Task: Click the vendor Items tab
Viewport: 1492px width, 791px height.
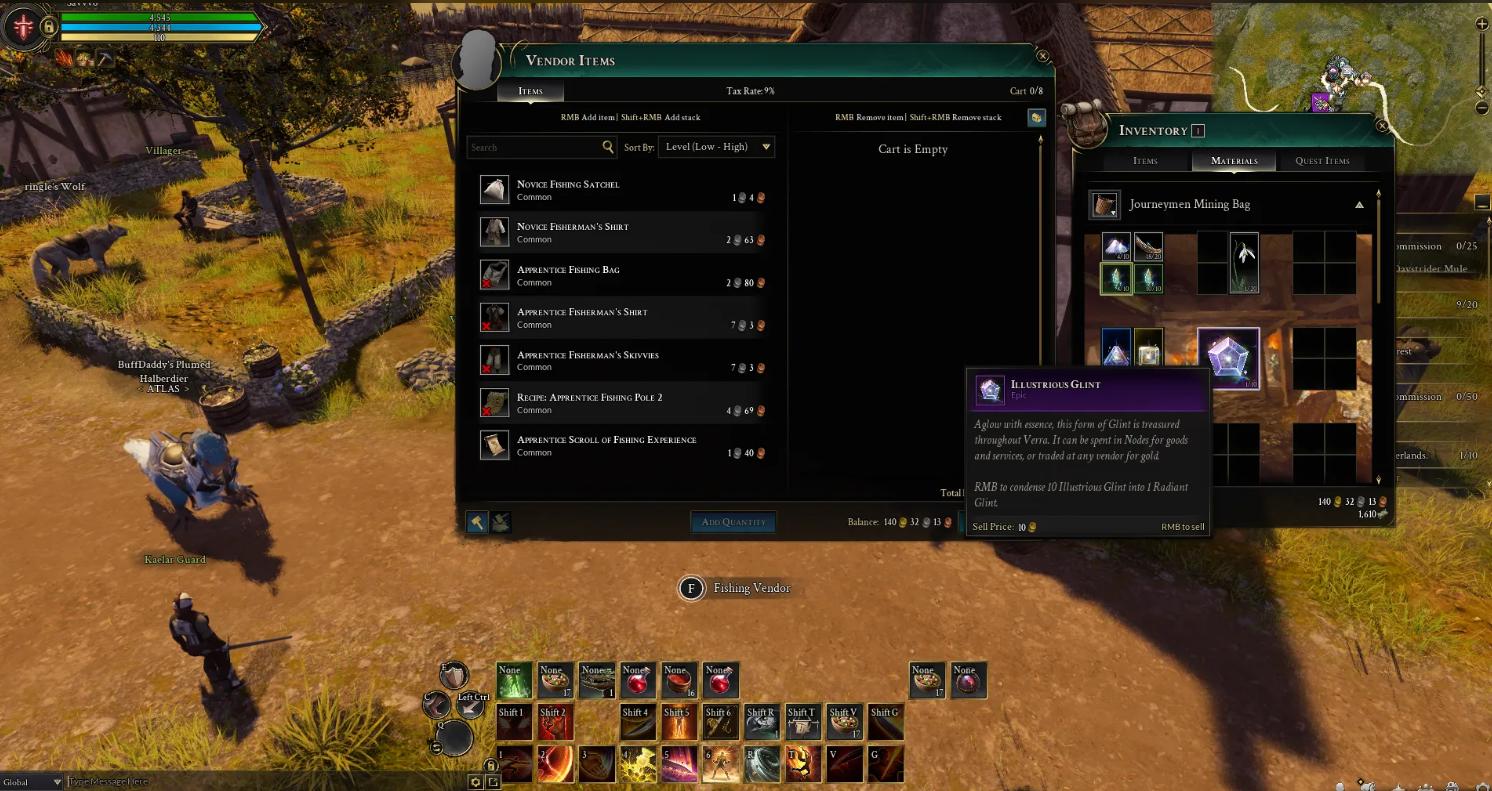Action: click(530, 91)
